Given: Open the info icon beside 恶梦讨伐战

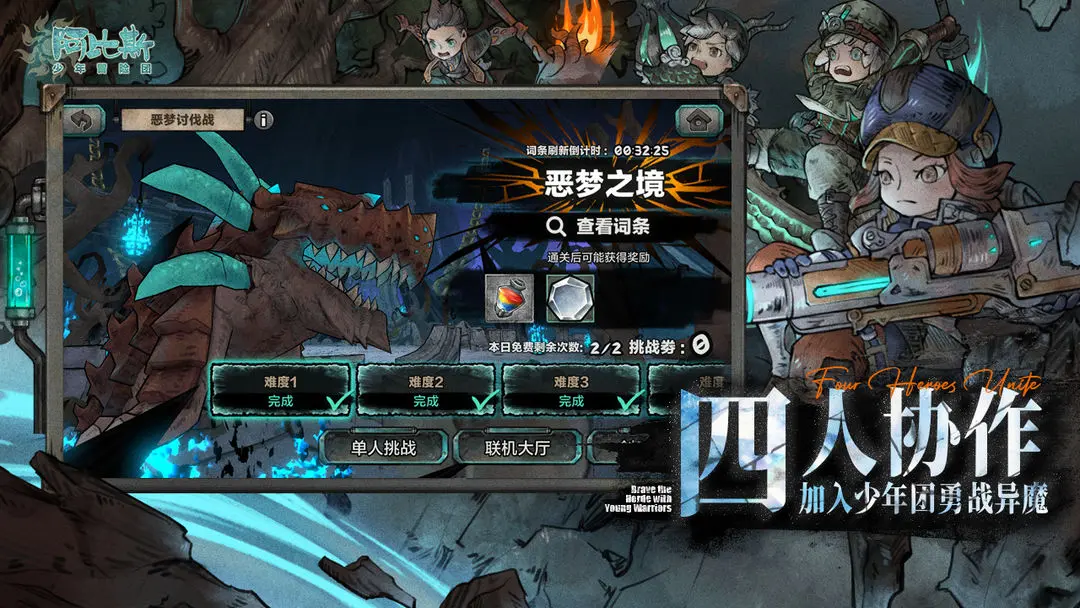Looking at the screenshot, I should pyautogui.click(x=263, y=120).
